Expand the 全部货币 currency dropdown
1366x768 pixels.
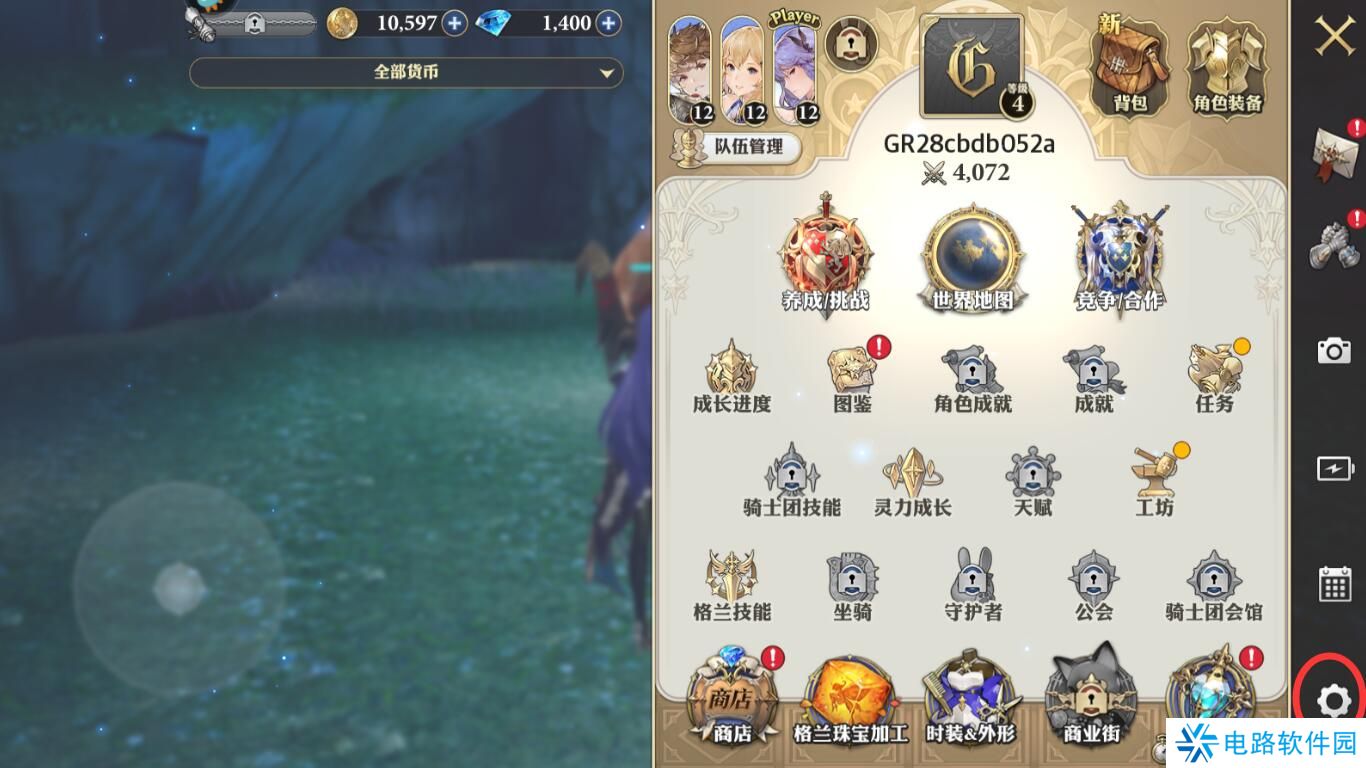pos(405,72)
